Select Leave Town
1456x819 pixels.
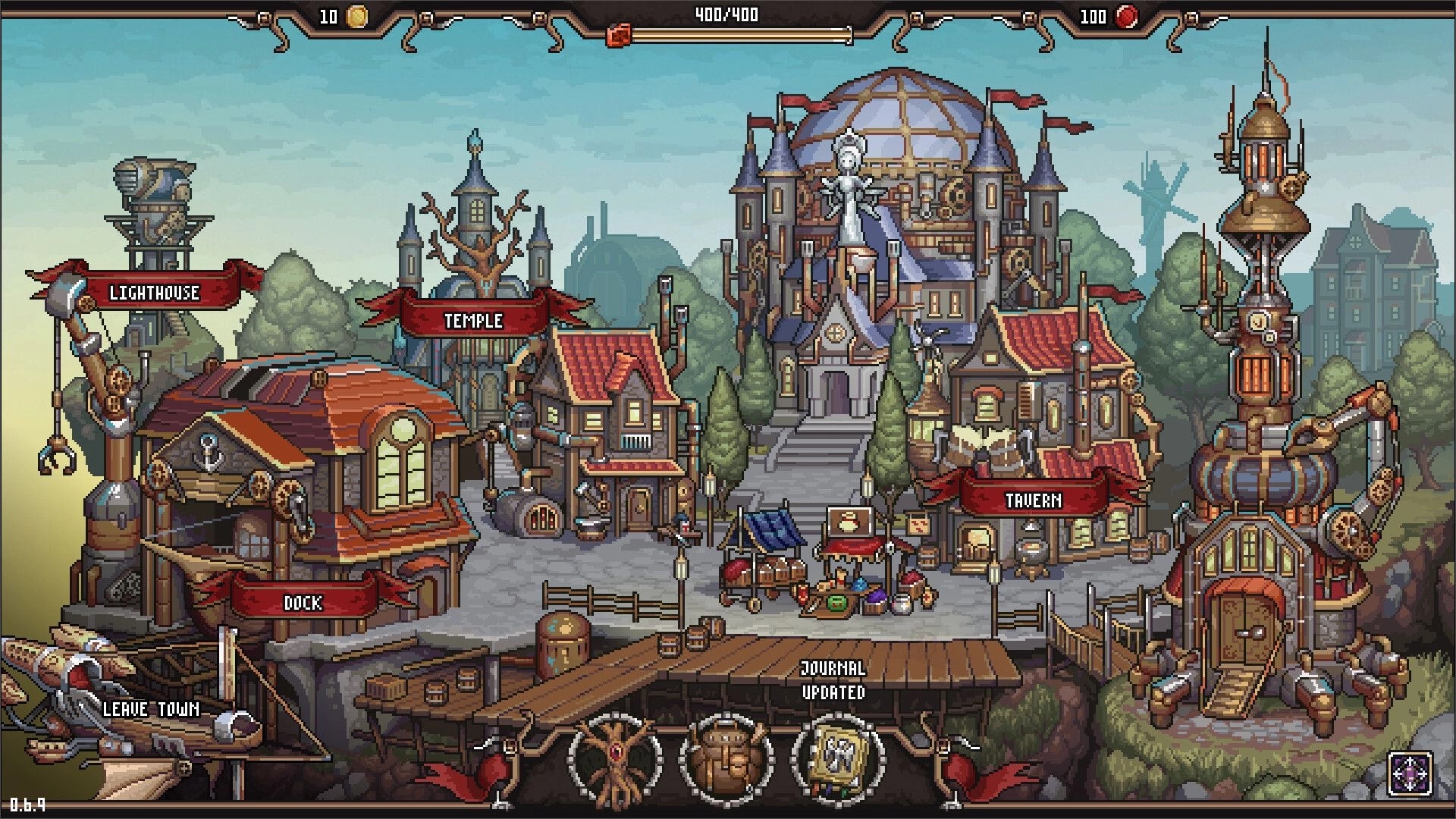tap(150, 711)
